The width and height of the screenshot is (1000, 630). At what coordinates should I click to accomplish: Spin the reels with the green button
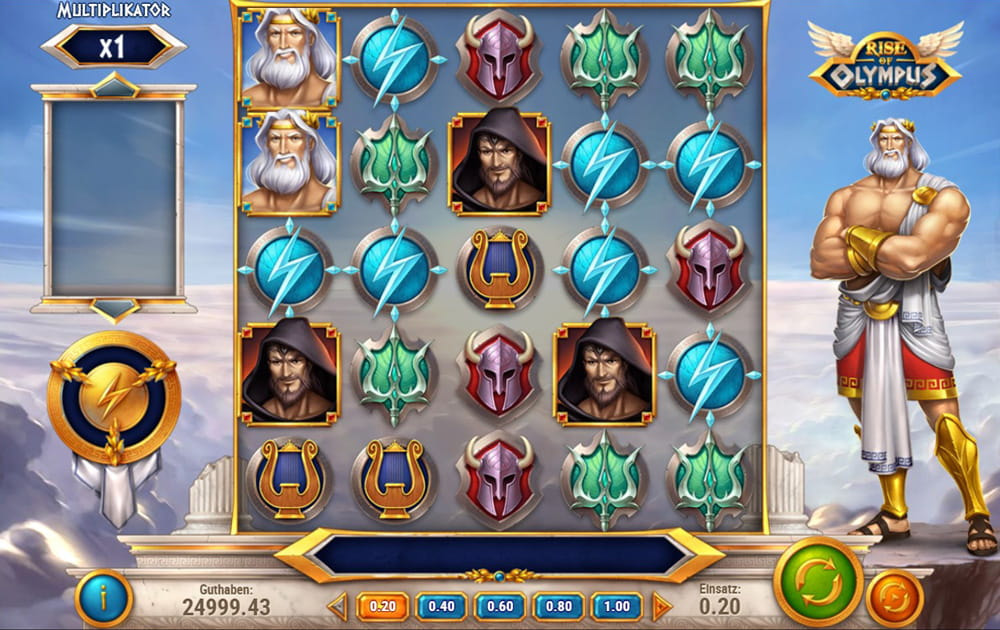(818, 582)
